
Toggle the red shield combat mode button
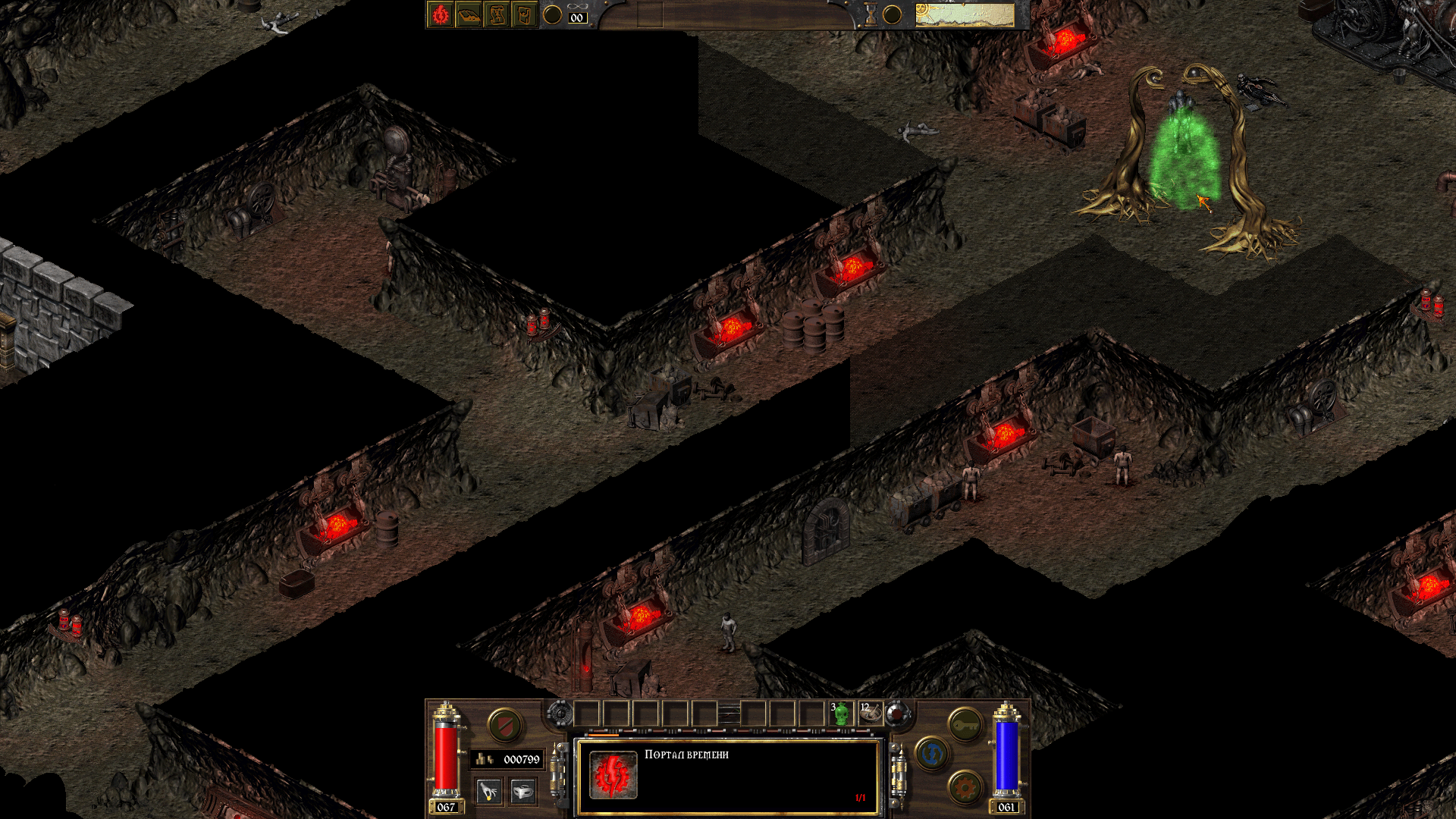pyautogui.click(x=504, y=726)
